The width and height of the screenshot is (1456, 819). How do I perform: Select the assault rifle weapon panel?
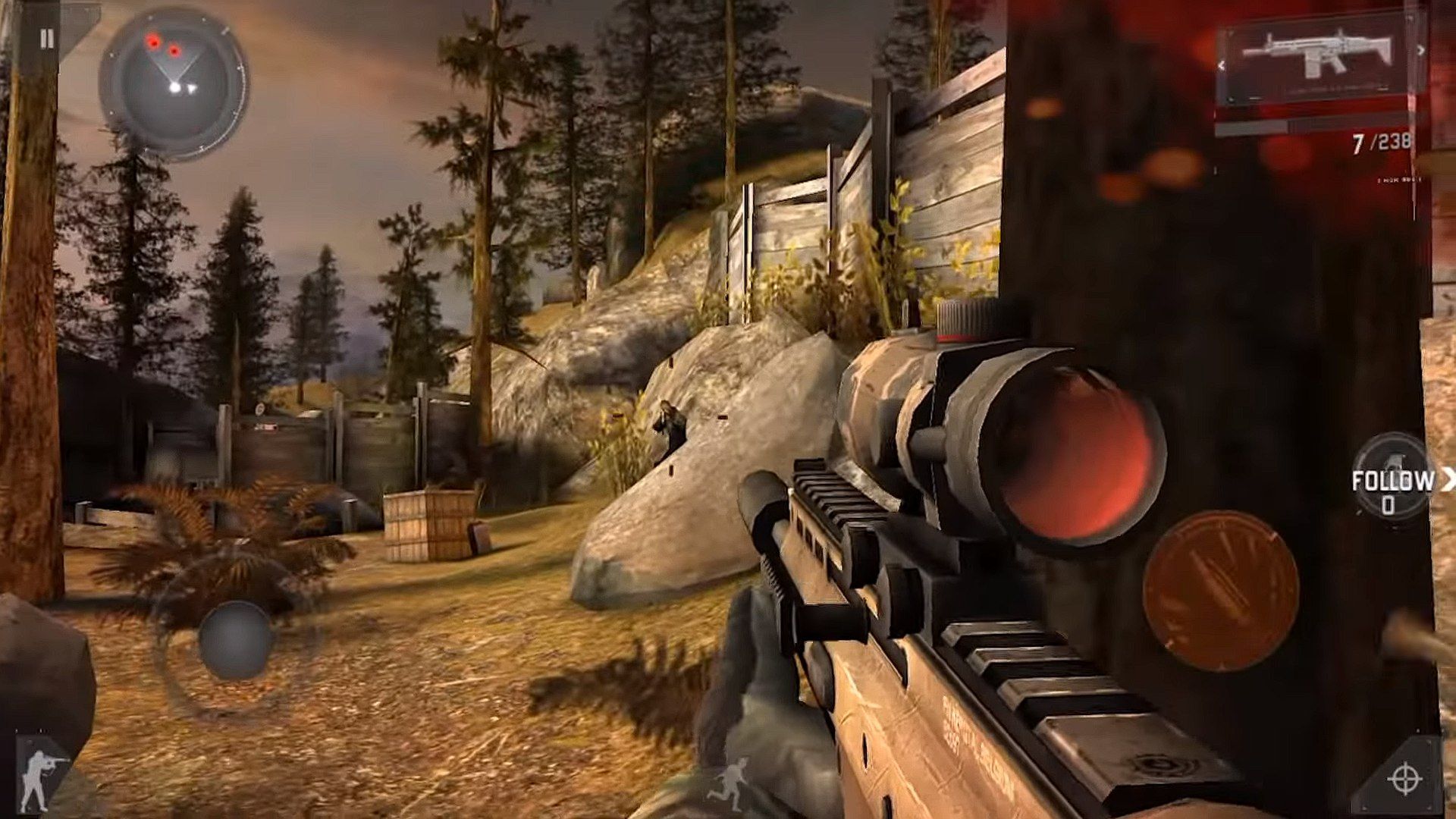1318,58
